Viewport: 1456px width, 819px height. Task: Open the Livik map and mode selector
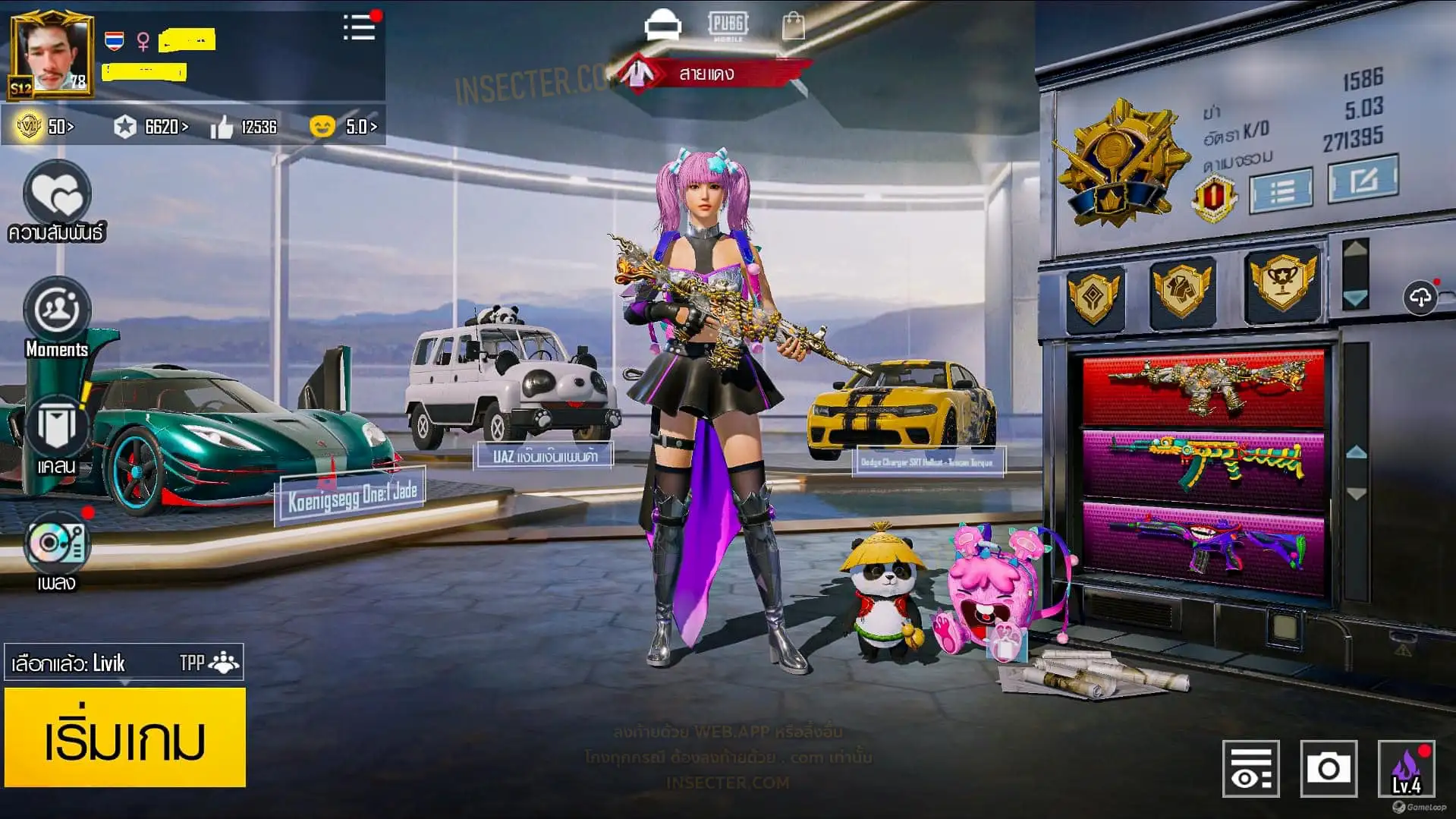click(x=124, y=663)
